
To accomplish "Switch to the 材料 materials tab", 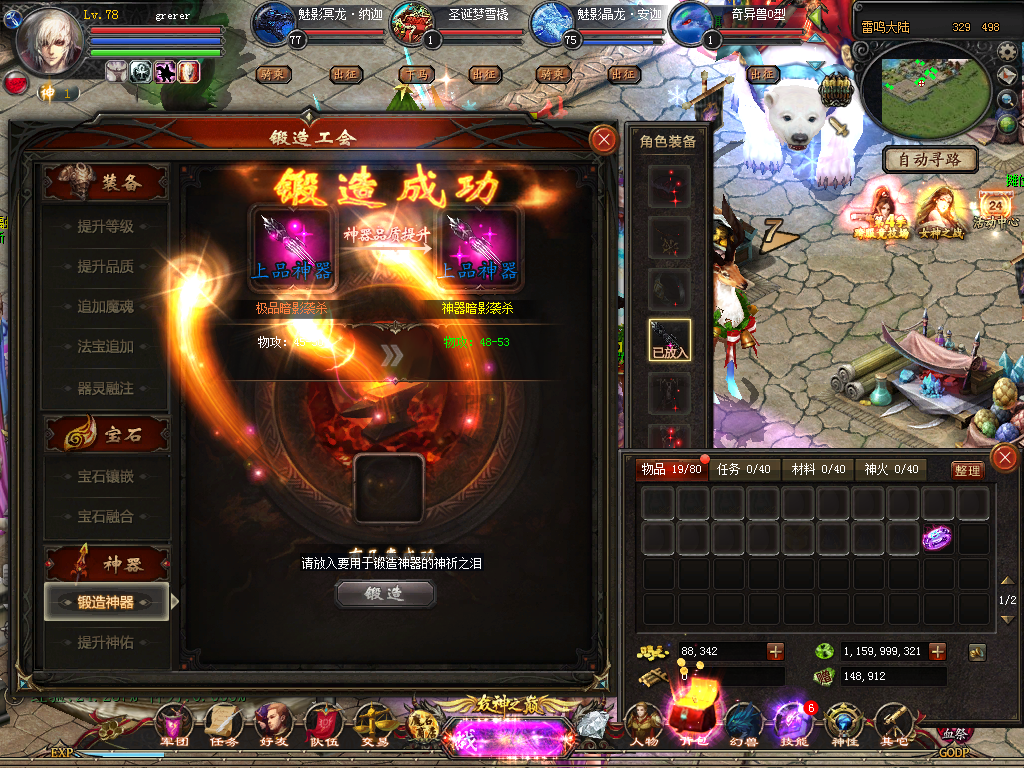I will pos(819,470).
